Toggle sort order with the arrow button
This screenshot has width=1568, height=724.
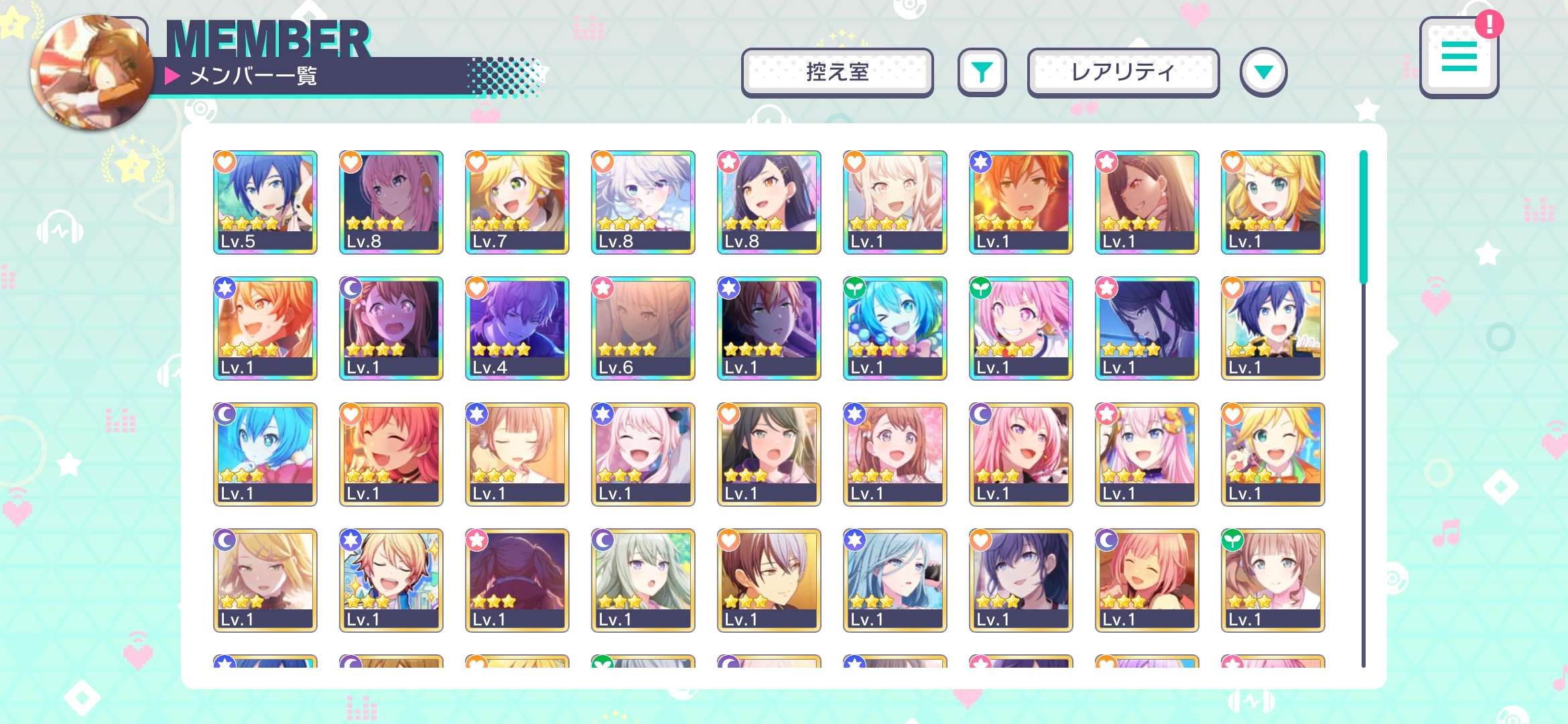click(1263, 72)
